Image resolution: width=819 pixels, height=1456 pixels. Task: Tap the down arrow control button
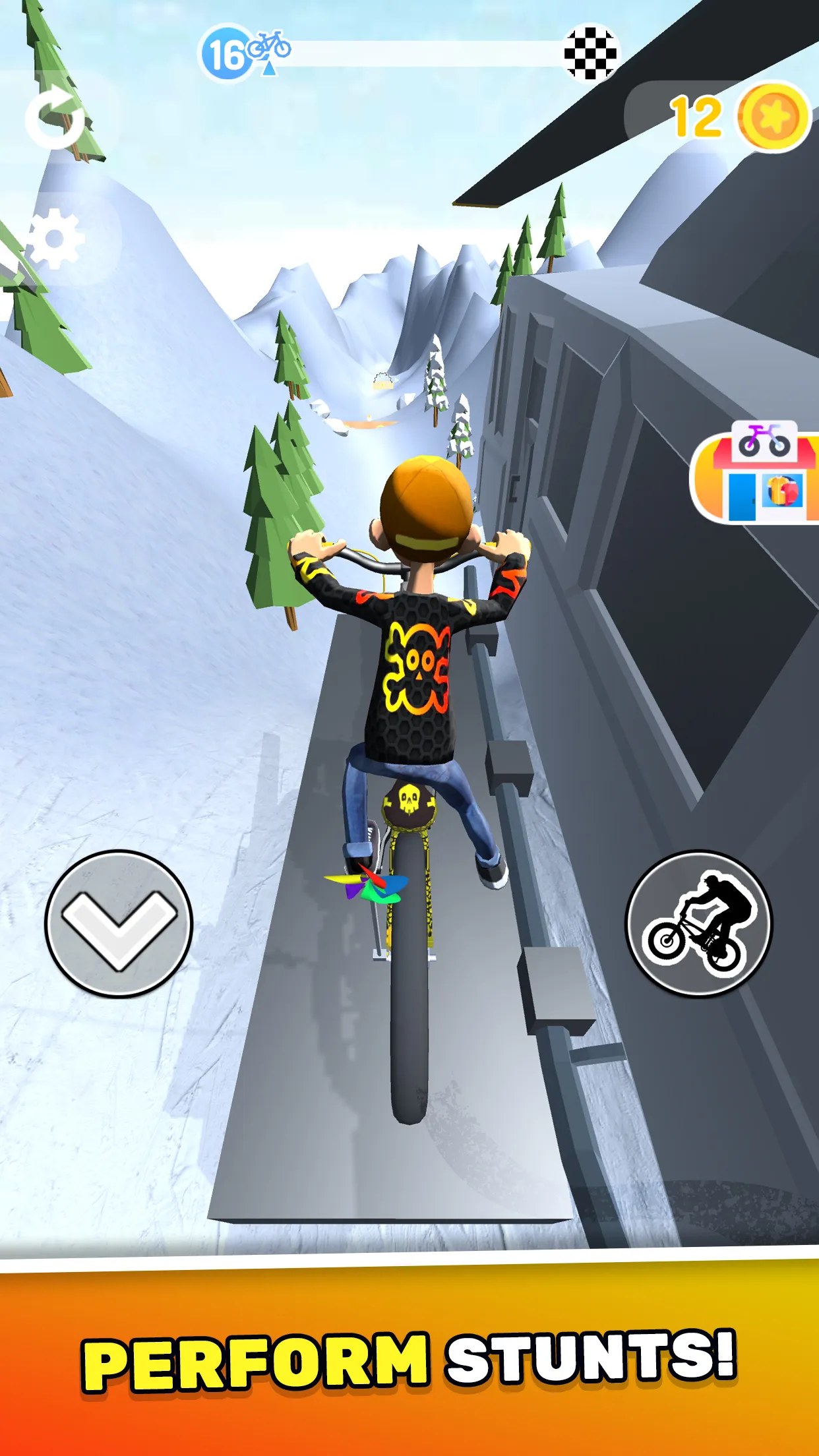119,923
